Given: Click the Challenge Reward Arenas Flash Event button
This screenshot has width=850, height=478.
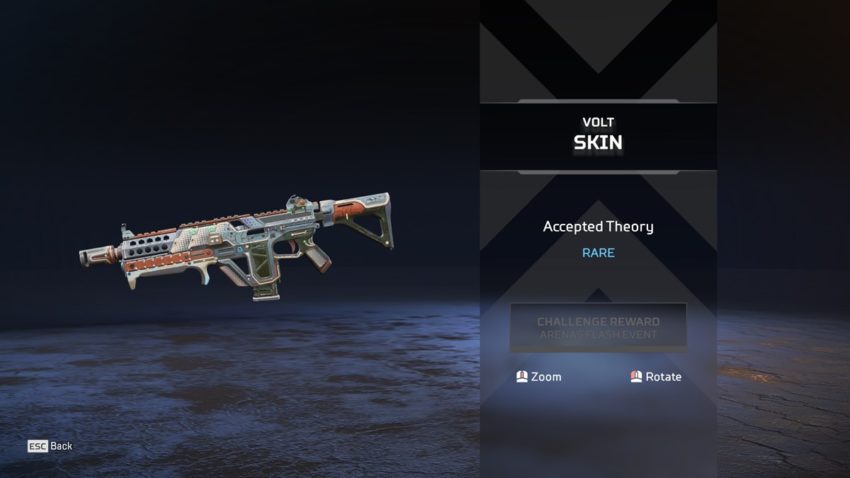Looking at the screenshot, I should point(598,328).
